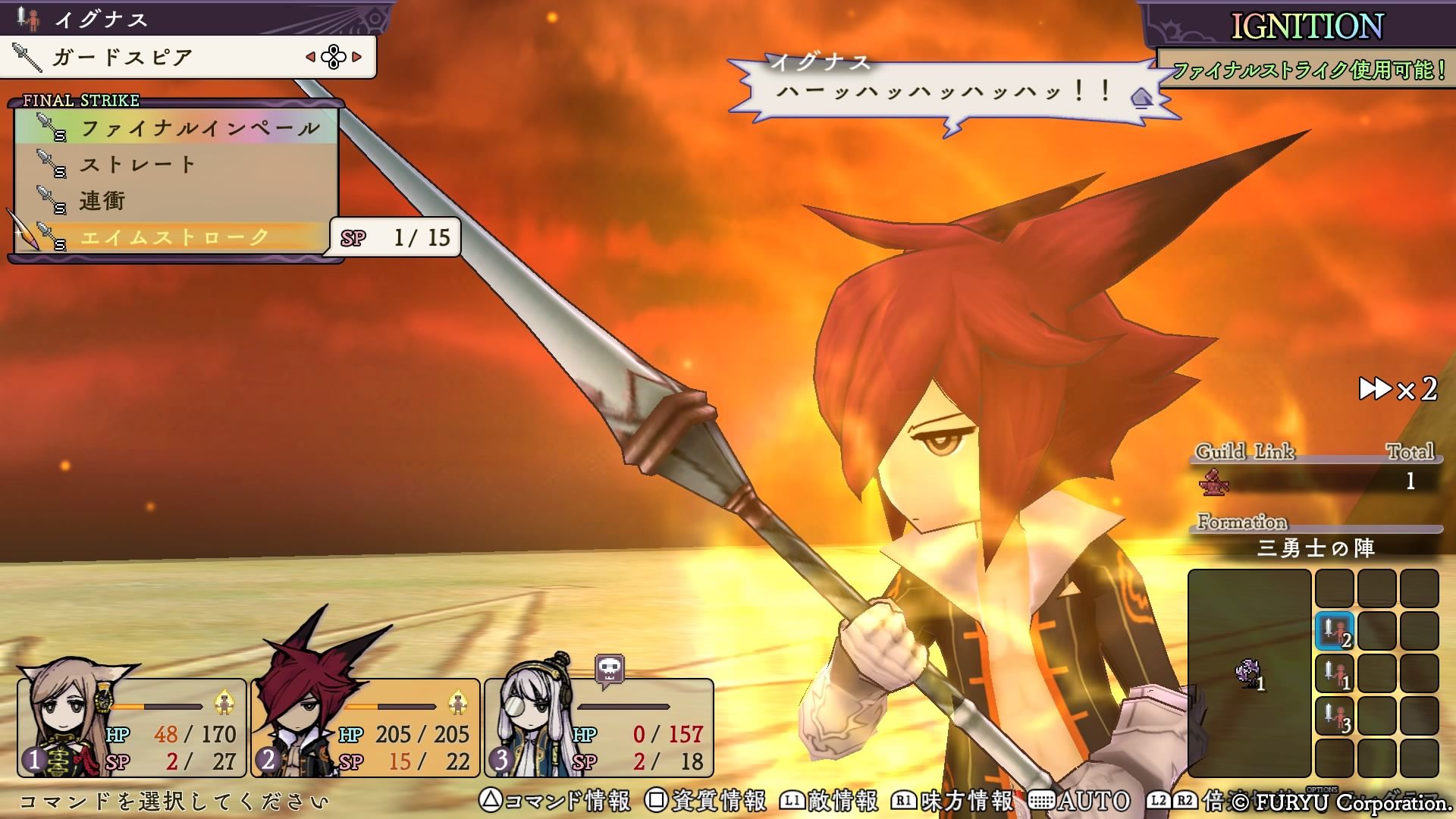Select the knocked-out monocle party member panel

click(x=599, y=727)
